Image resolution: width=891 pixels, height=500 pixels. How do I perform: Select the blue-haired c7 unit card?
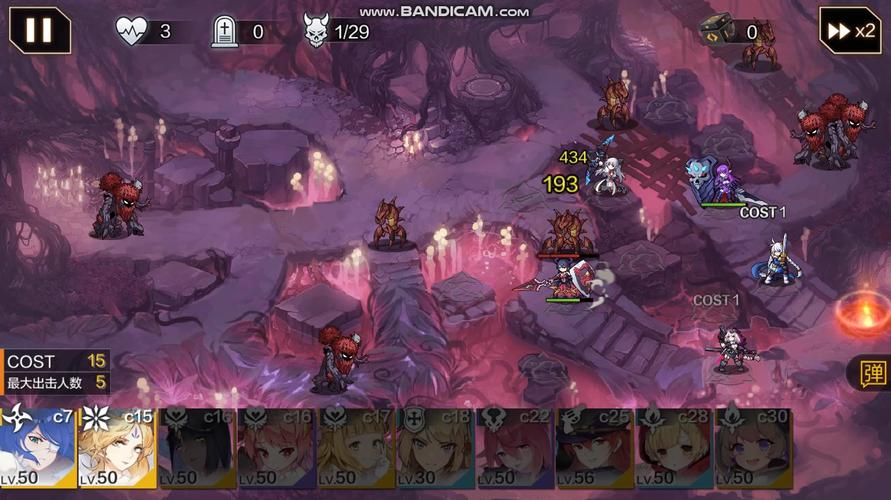pyautogui.click(x=37, y=448)
